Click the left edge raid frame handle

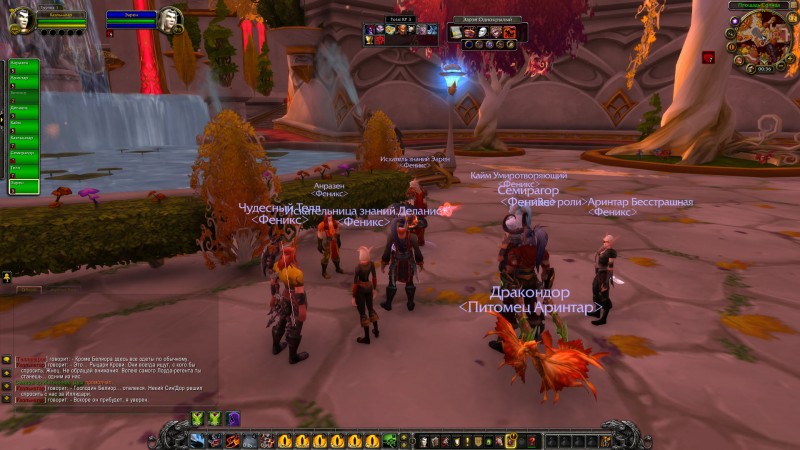pyautogui.click(x=3, y=120)
